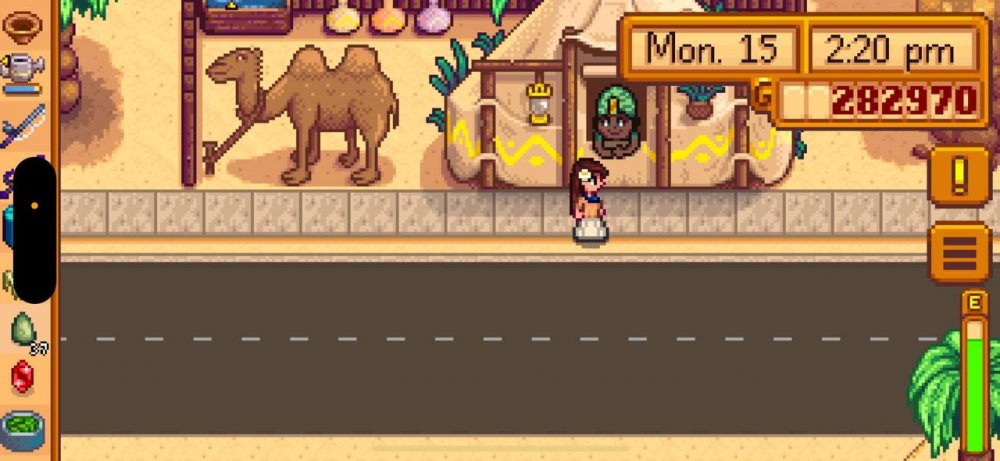Image resolution: width=1000 pixels, height=461 pixels.
Task: Open the game menu with three bars
Action: coord(959,252)
